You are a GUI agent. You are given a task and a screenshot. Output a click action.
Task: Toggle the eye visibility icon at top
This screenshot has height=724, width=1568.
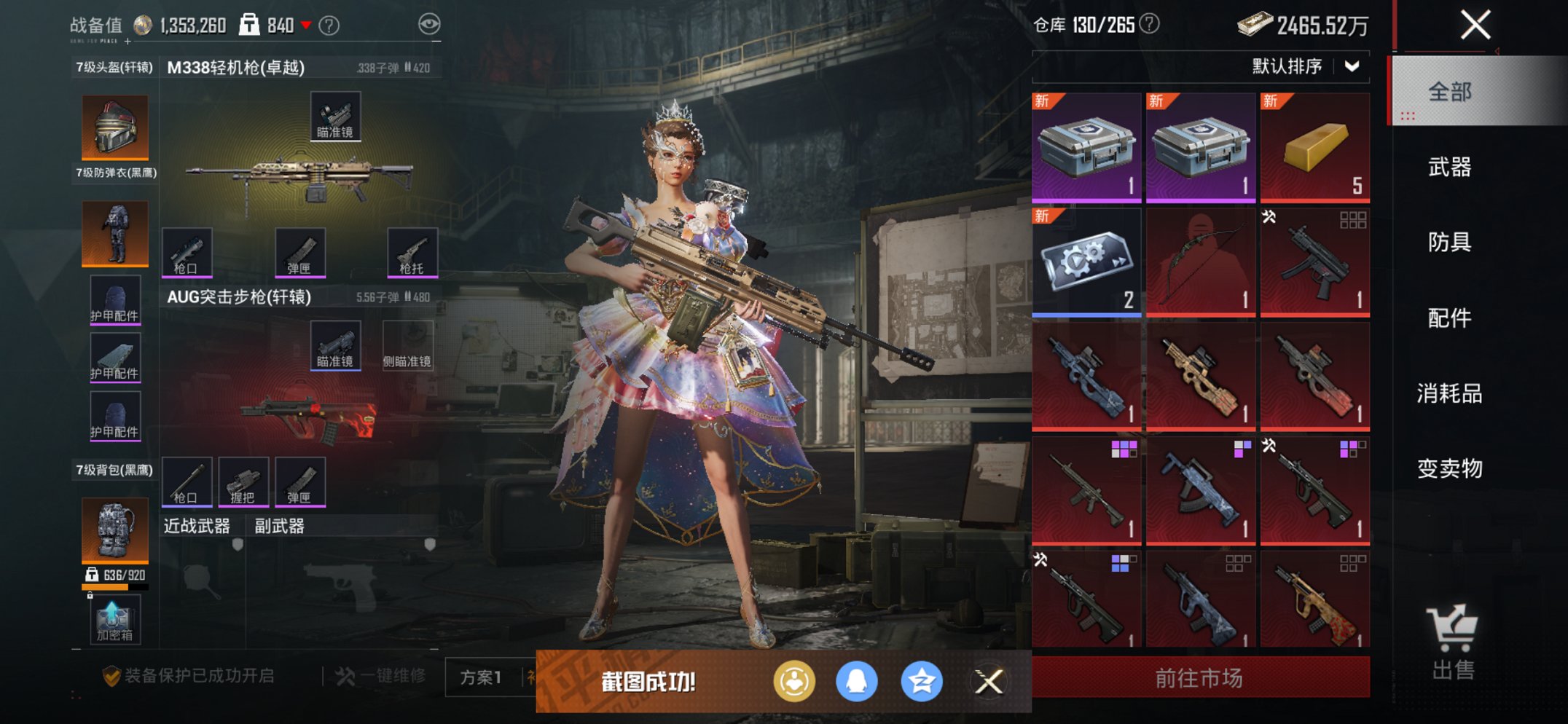[430, 23]
